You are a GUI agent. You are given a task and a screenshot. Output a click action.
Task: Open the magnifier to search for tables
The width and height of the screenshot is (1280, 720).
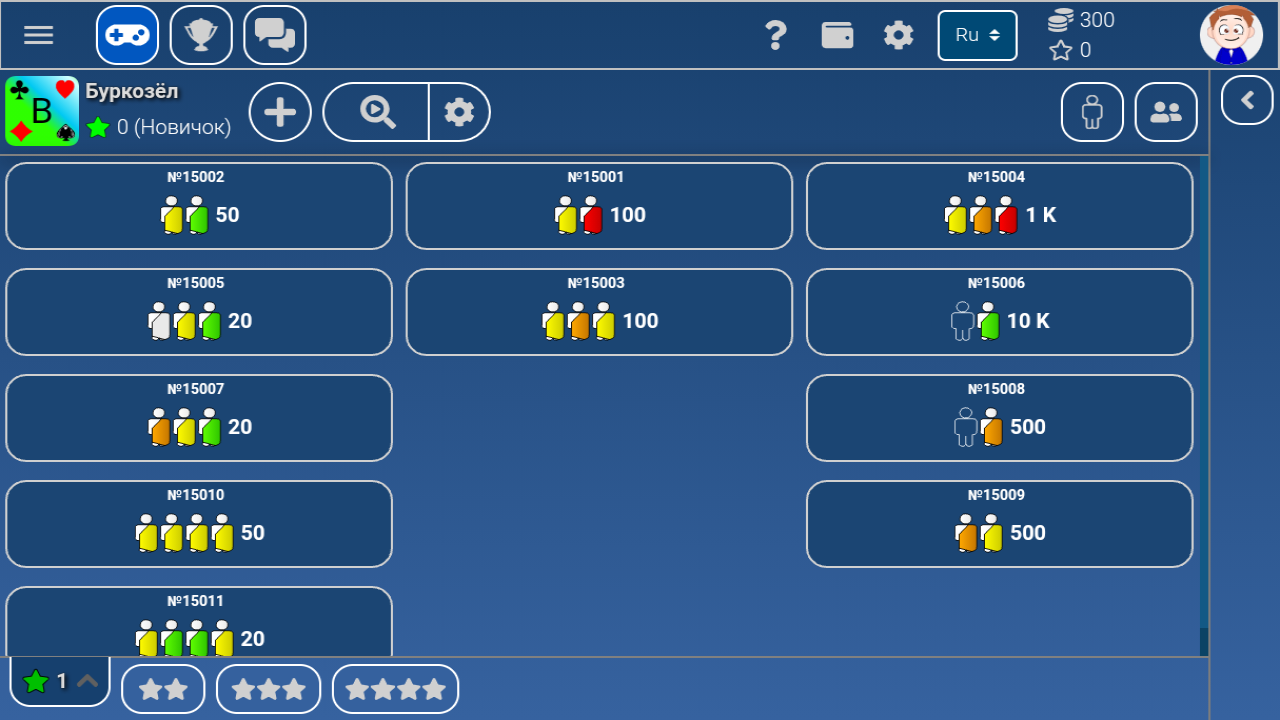tap(375, 112)
